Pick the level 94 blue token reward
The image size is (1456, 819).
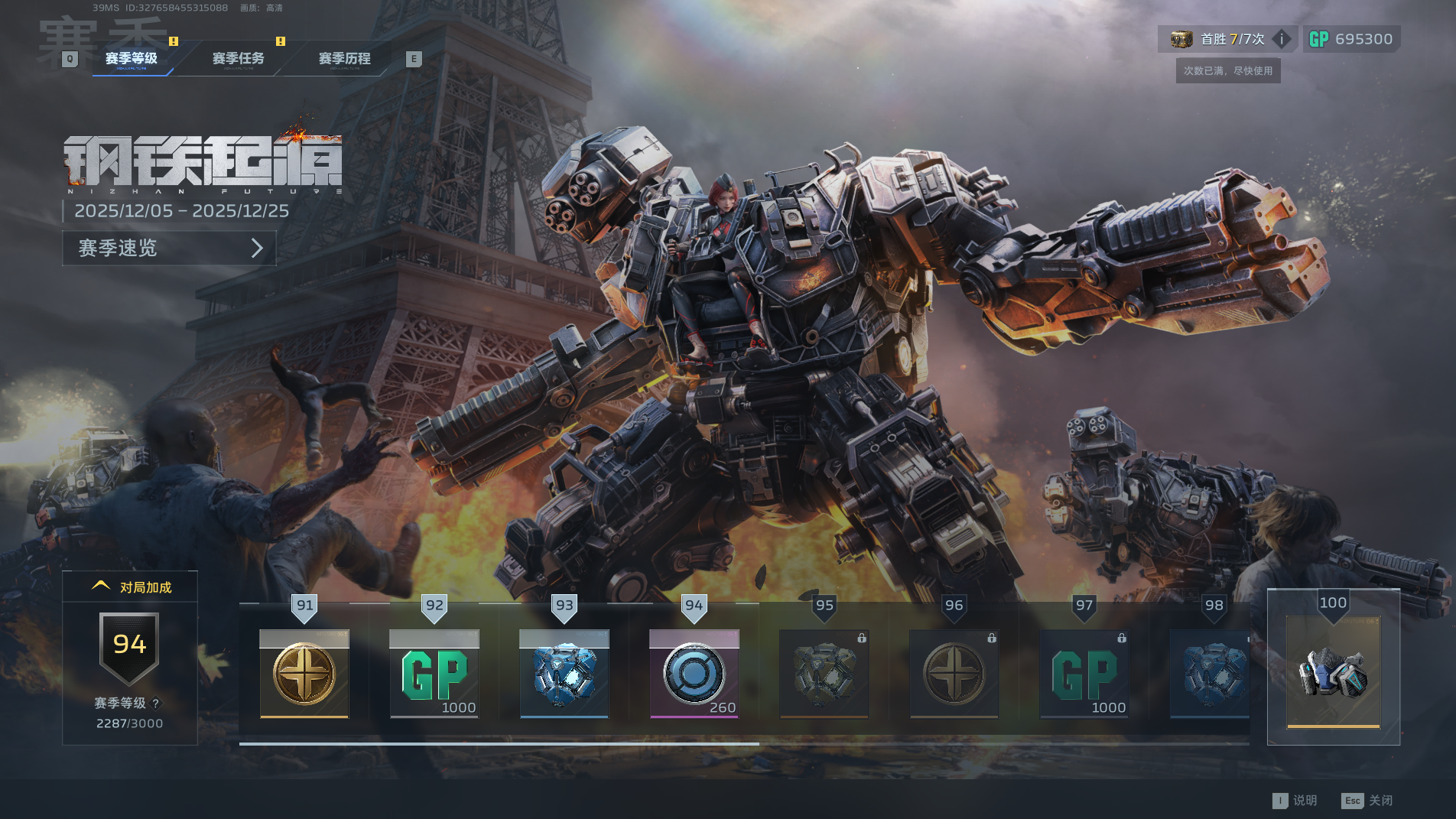point(694,674)
